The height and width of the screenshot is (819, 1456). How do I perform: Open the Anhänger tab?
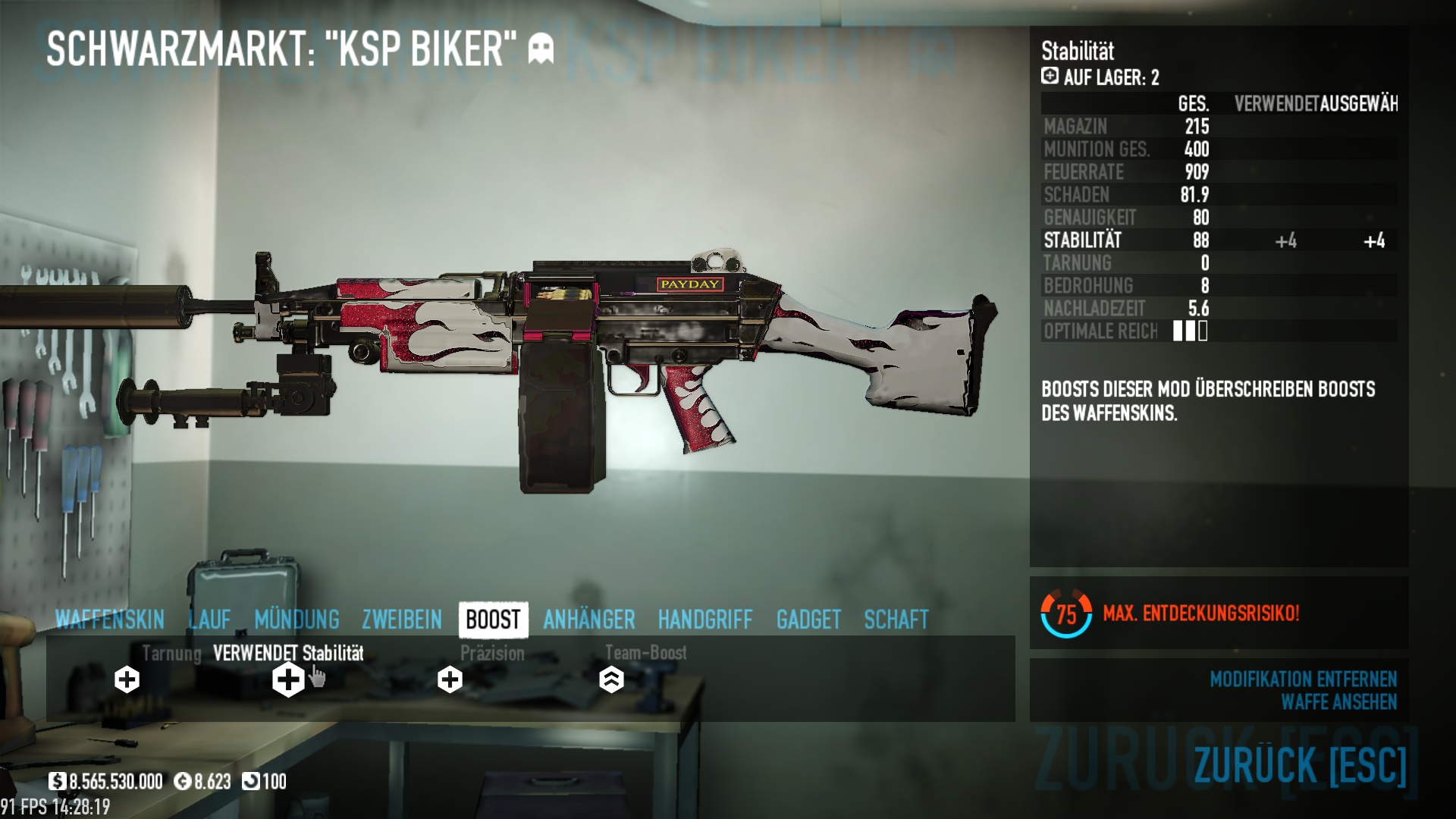tap(589, 620)
